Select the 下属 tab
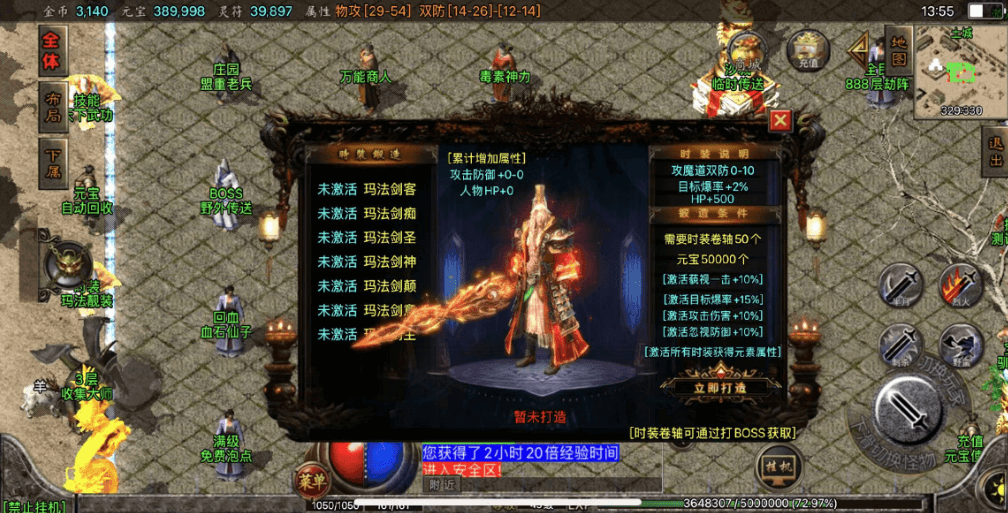Image resolution: width=1008 pixels, height=513 pixels. click(52, 160)
